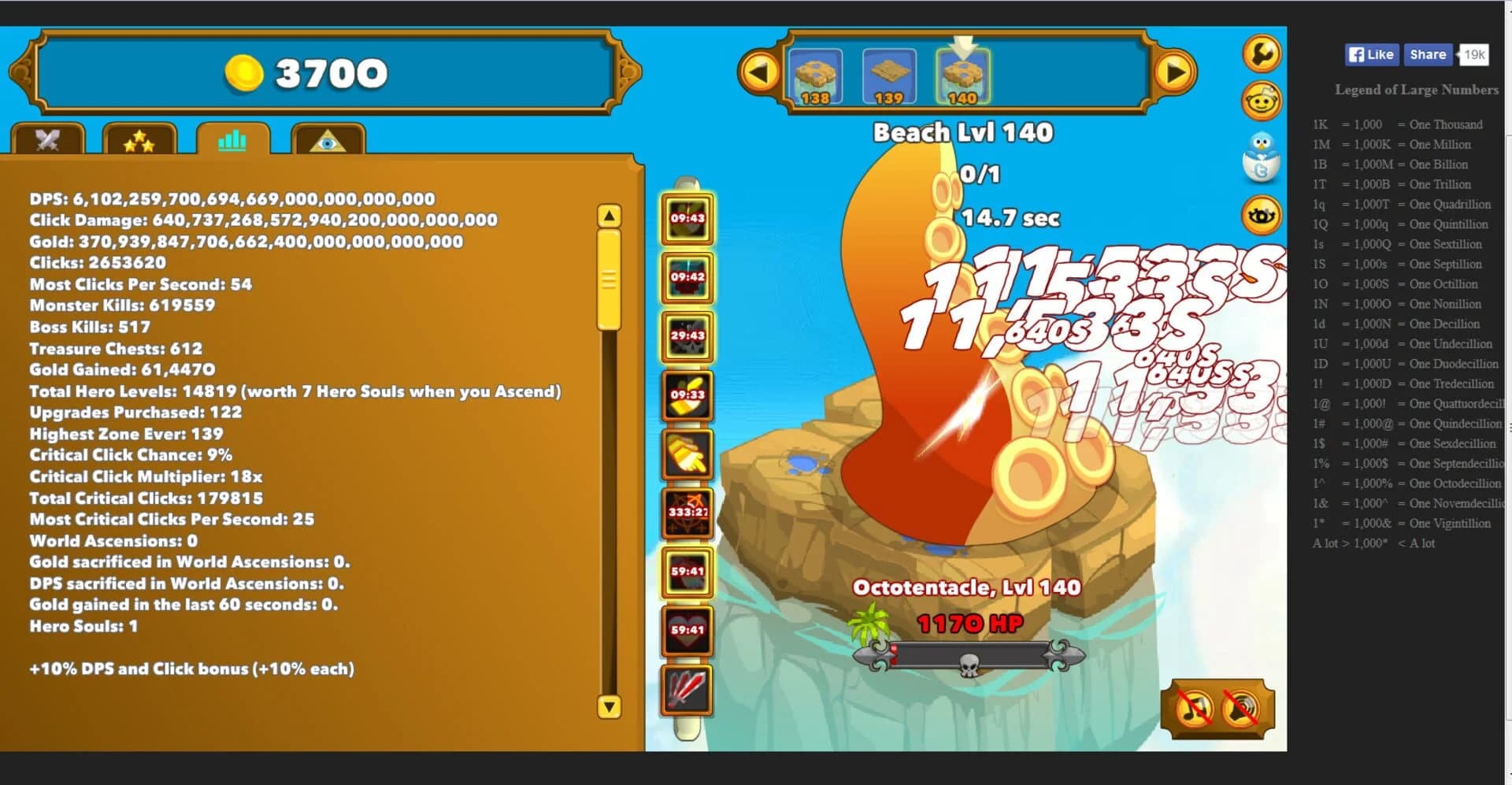Mute sound effects with crossed speaker button
Screen dimensions: 1512x785
pos(1240,709)
